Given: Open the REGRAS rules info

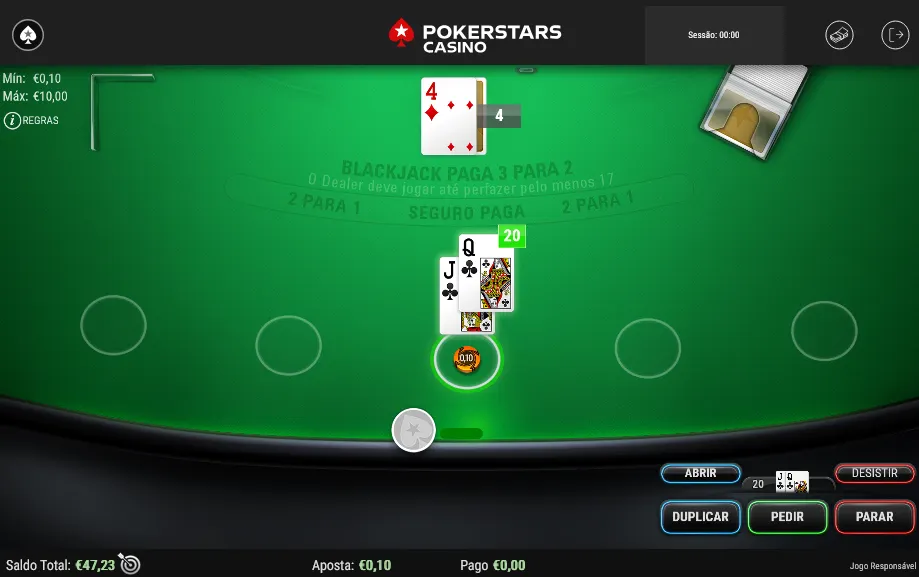Looking at the screenshot, I should pyautogui.click(x=32, y=120).
